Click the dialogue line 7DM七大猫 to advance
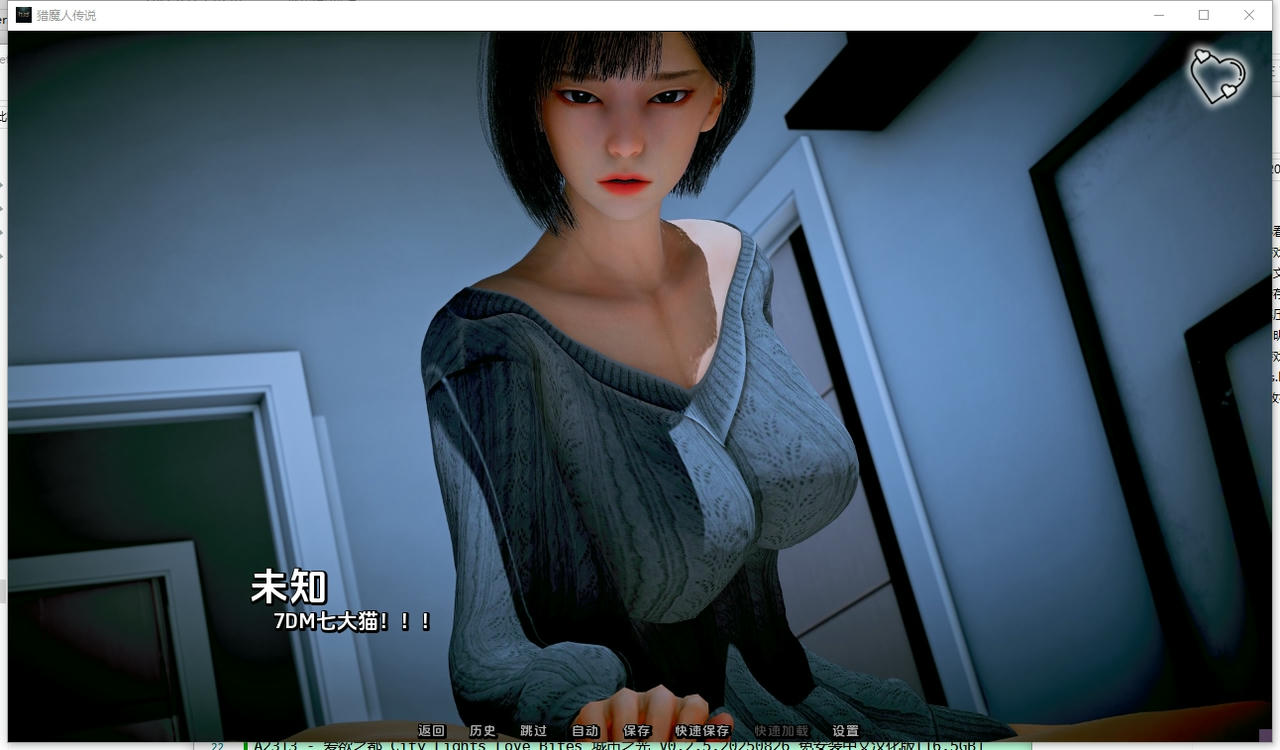1280x750 pixels. 348,621
